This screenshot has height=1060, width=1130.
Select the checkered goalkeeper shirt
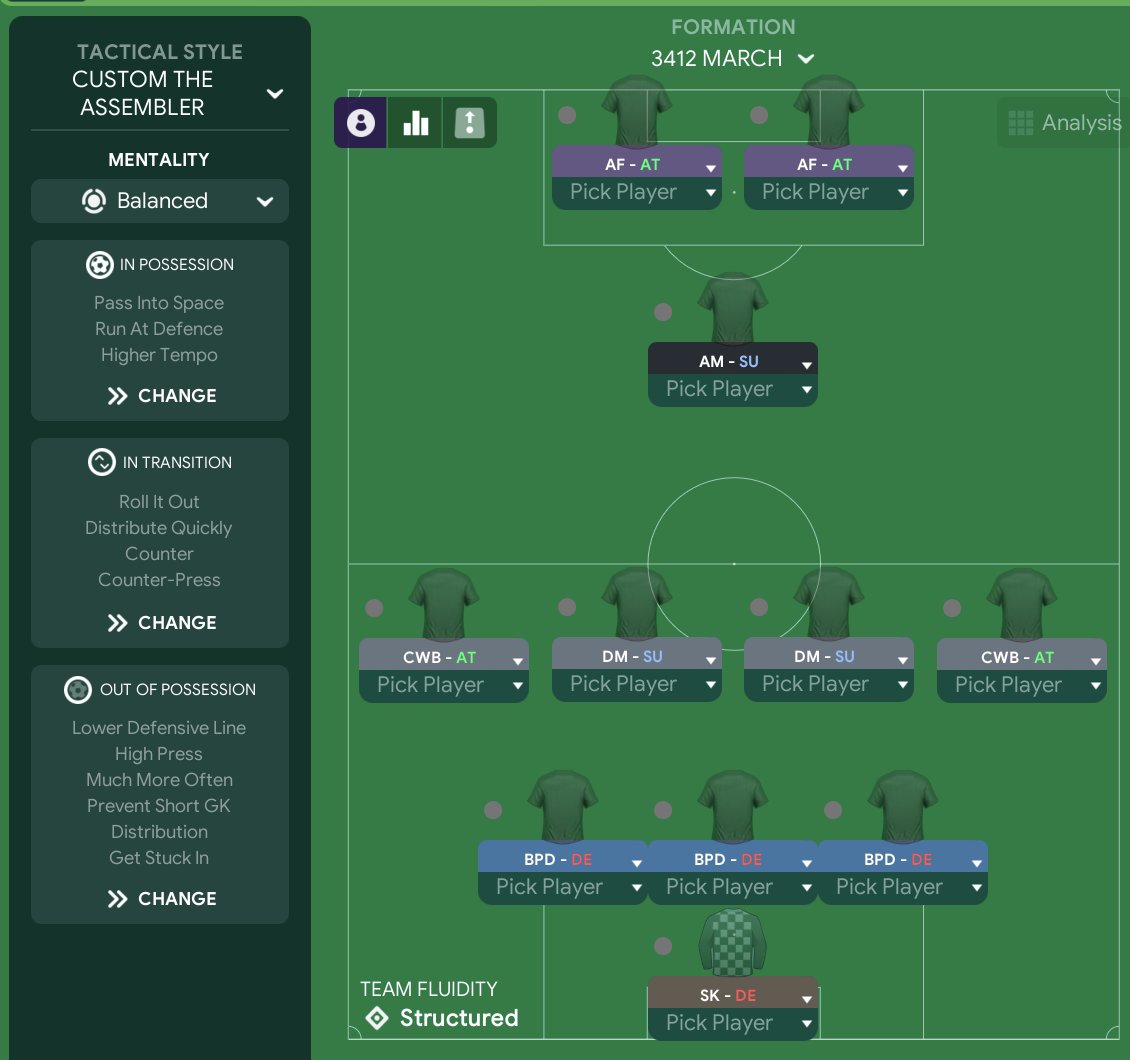733,942
